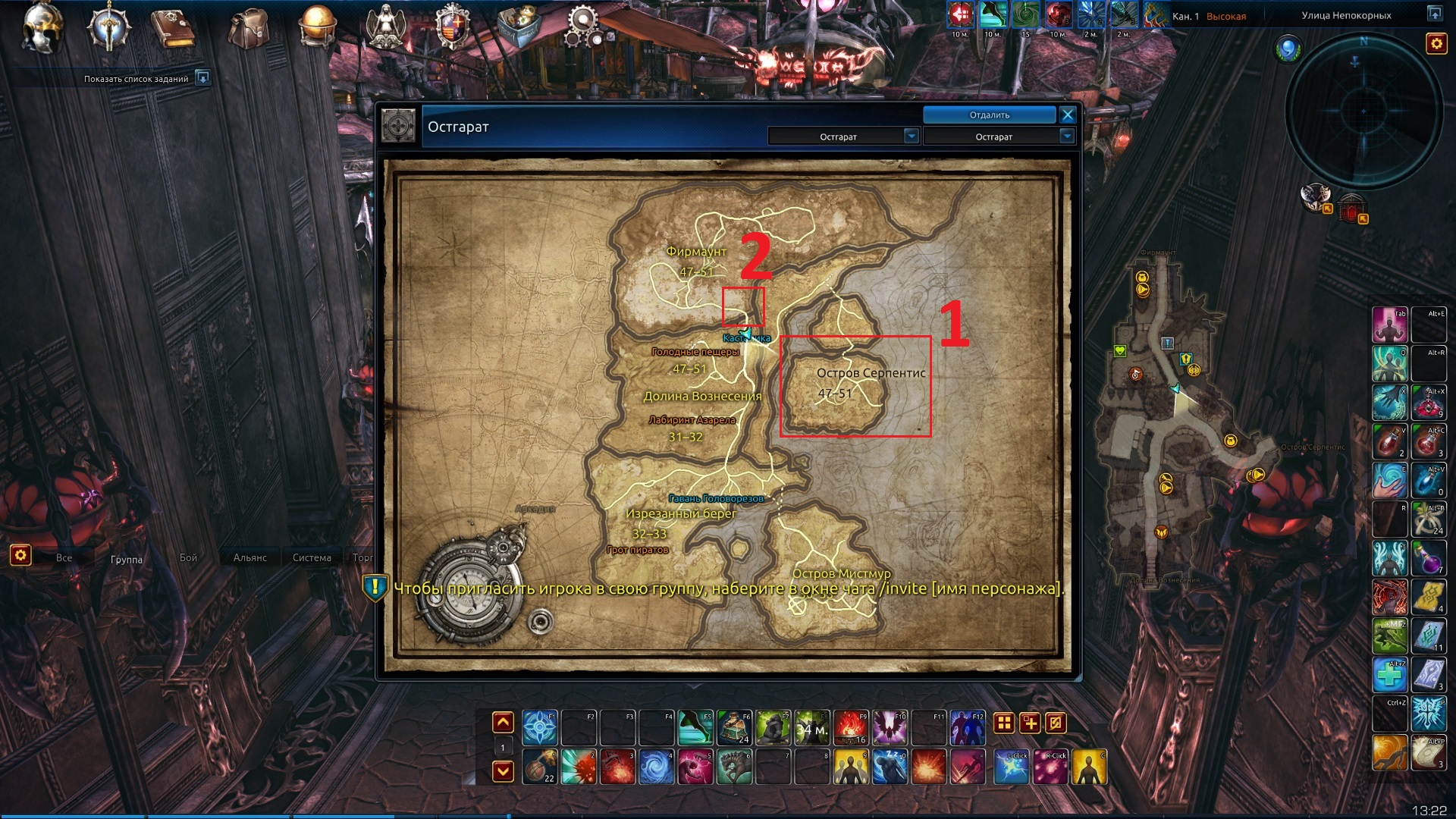The image size is (1456, 819).
Task: Expand the quest list with Показать список заданий
Action: [x=202, y=78]
